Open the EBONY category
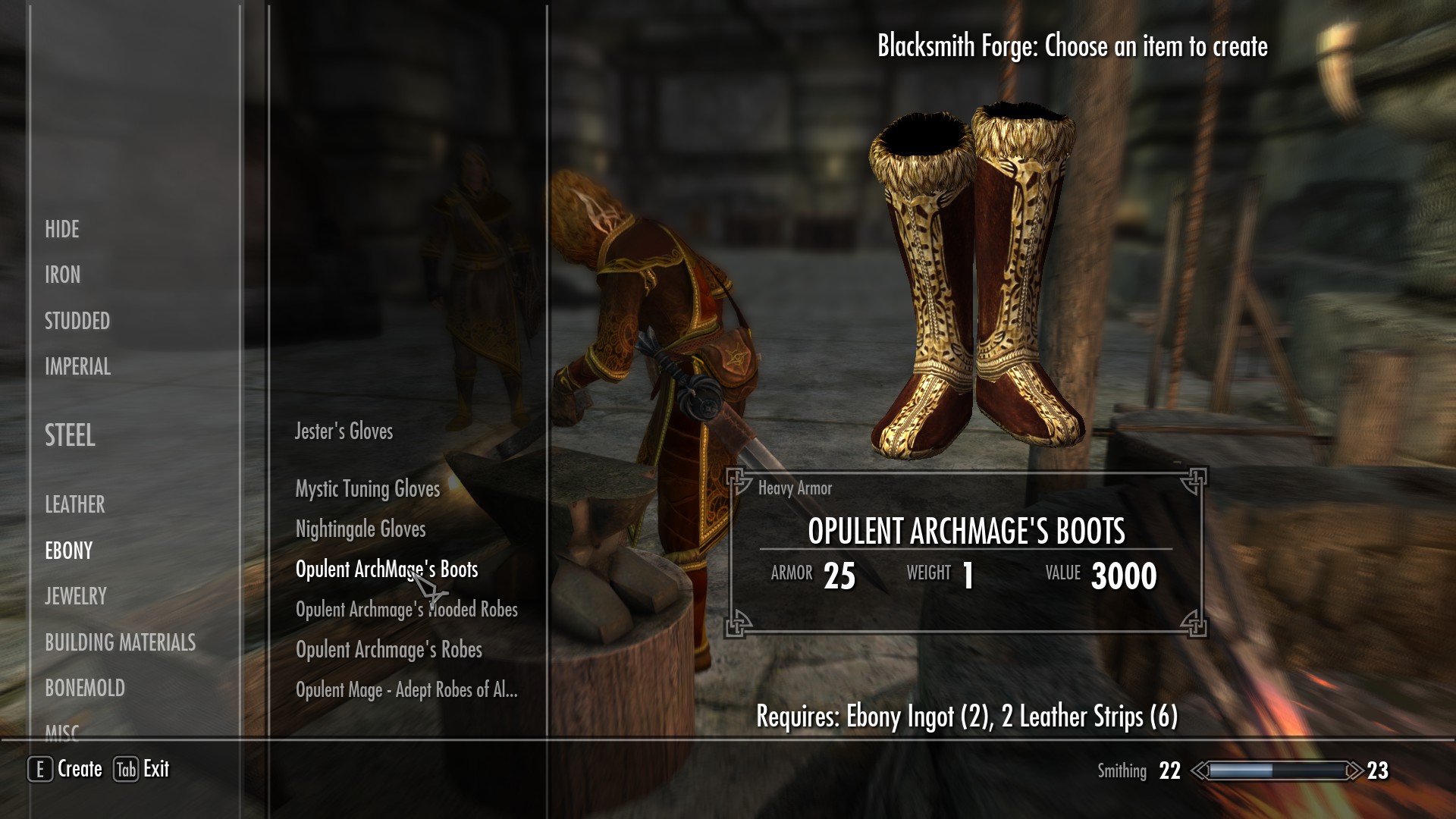Image resolution: width=1456 pixels, height=819 pixels. tap(69, 551)
